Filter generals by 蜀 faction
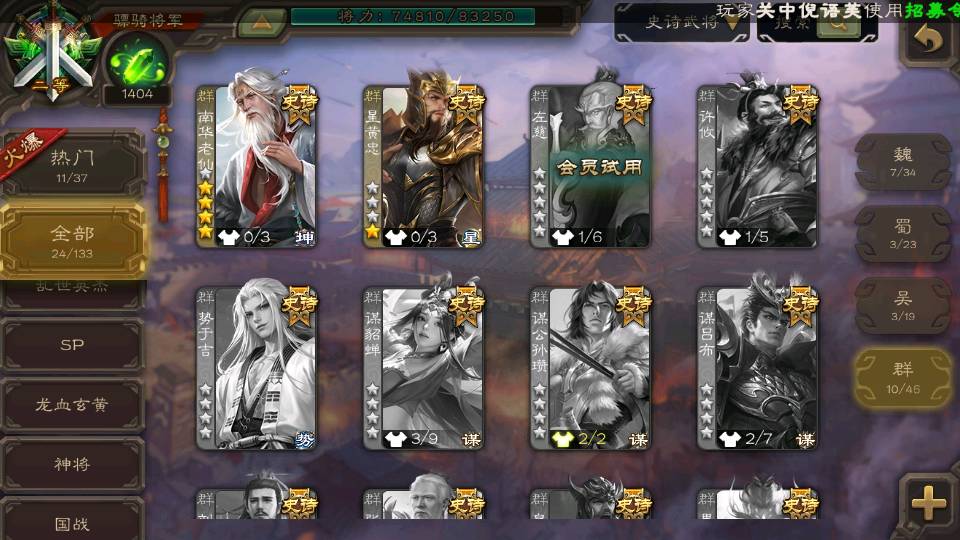960x540 pixels. [903, 233]
